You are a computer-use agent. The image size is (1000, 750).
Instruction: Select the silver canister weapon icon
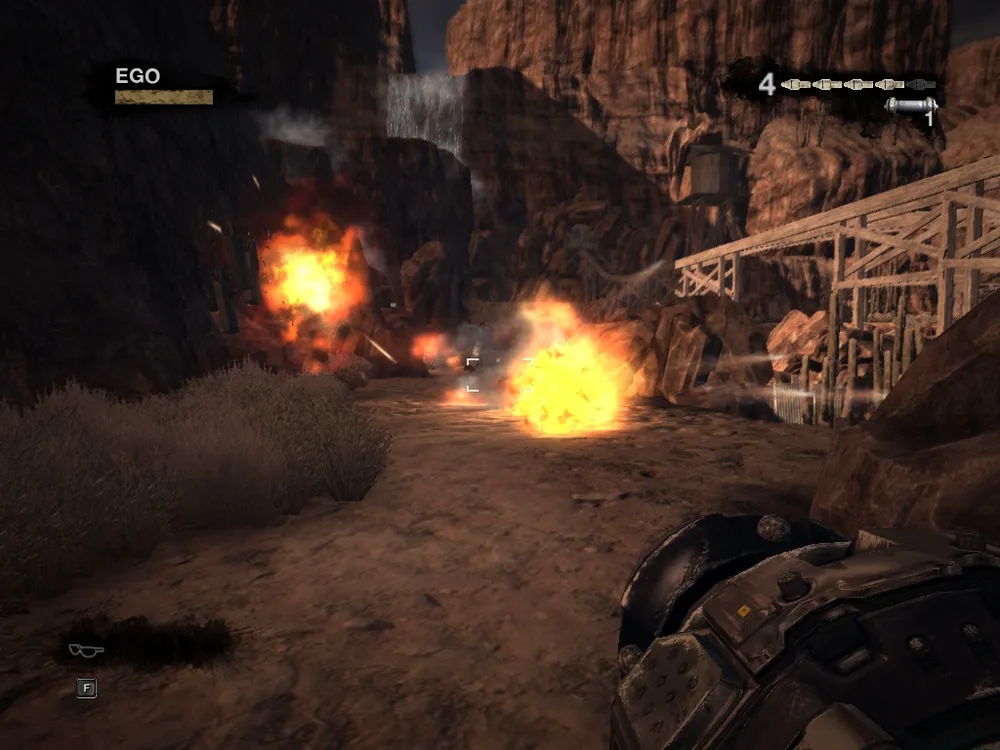[x=911, y=105]
